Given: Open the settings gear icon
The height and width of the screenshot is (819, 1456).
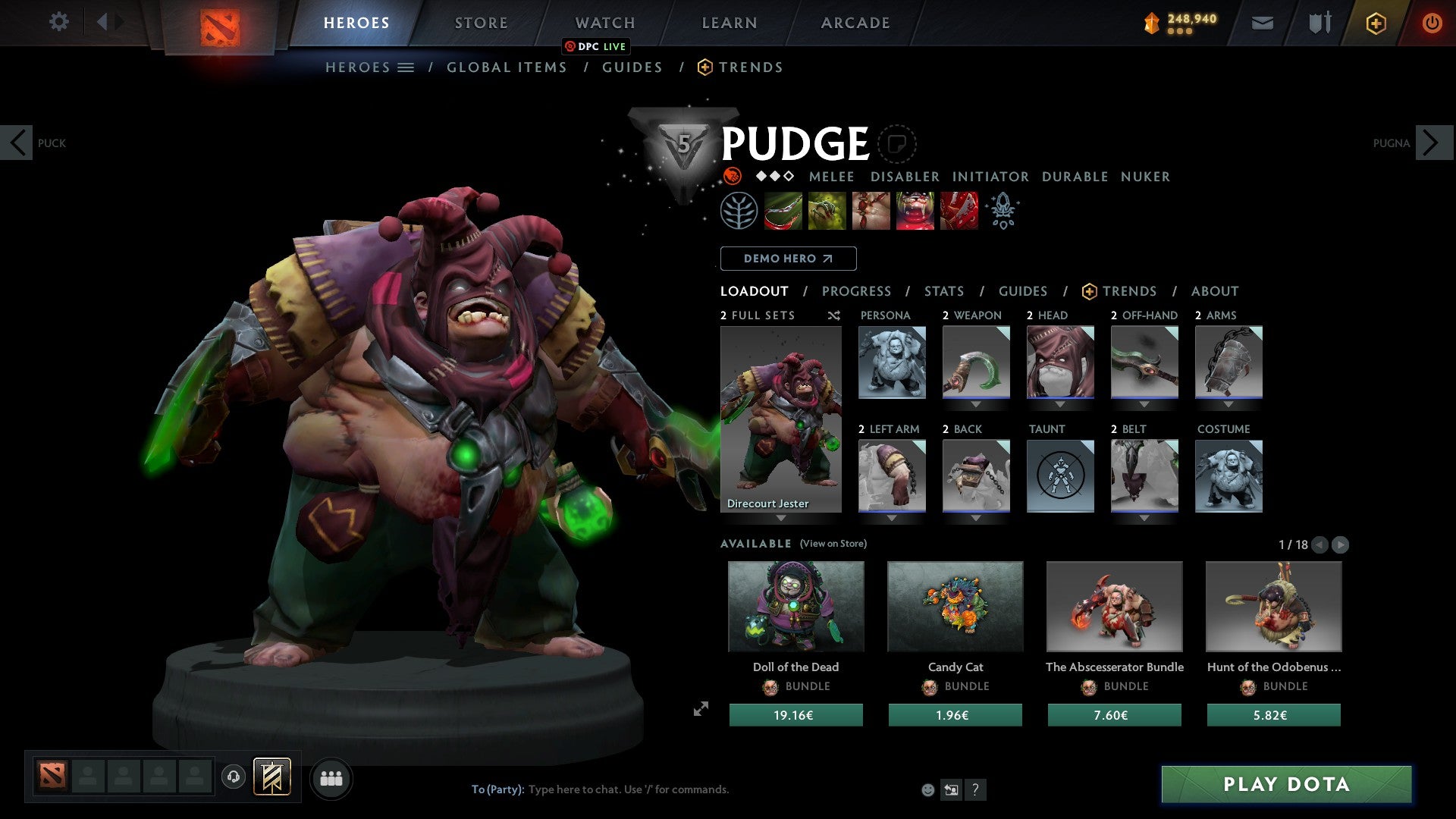Looking at the screenshot, I should (x=58, y=22).
